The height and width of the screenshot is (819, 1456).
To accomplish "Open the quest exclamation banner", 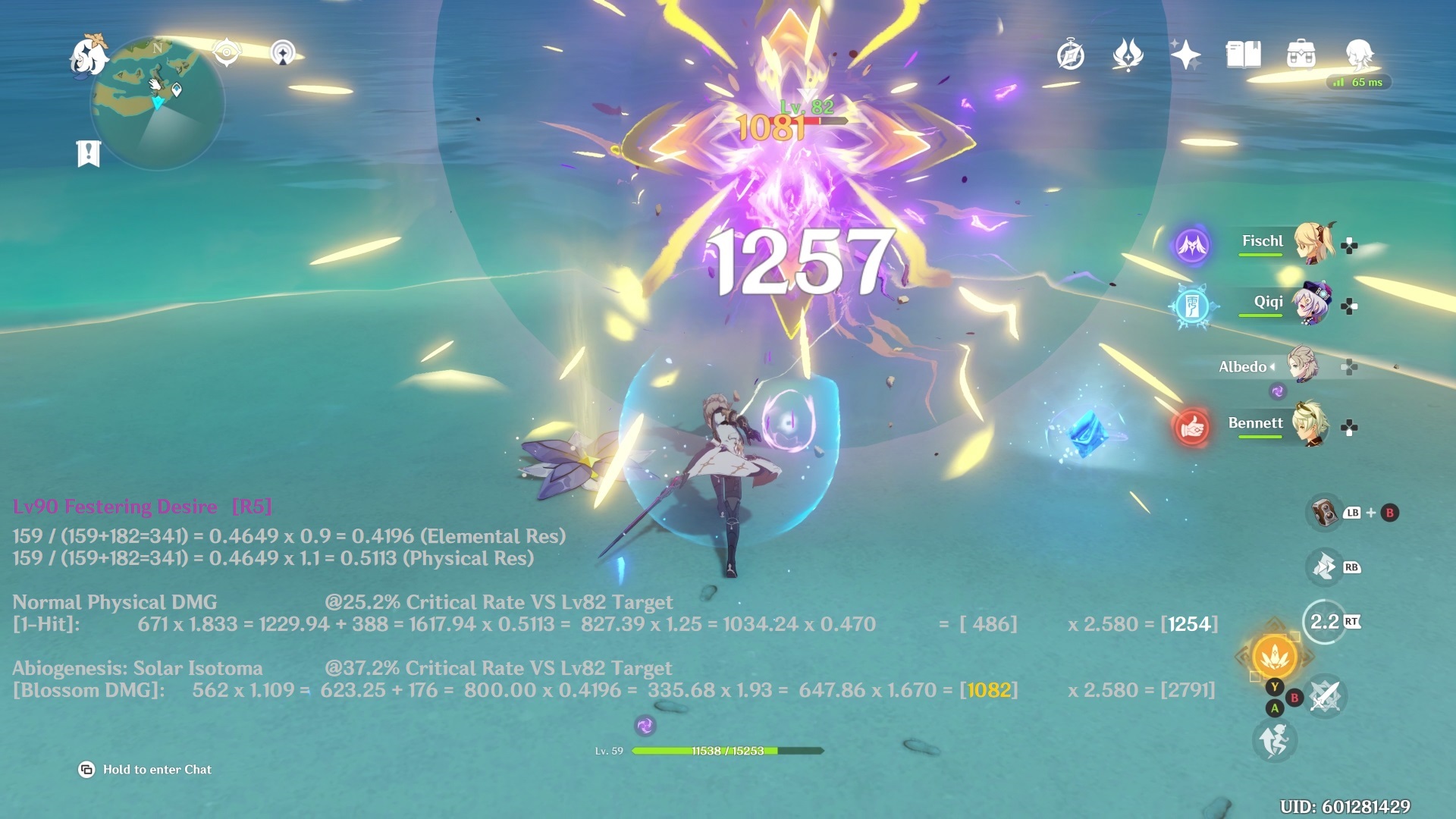I will click(90, 152).
